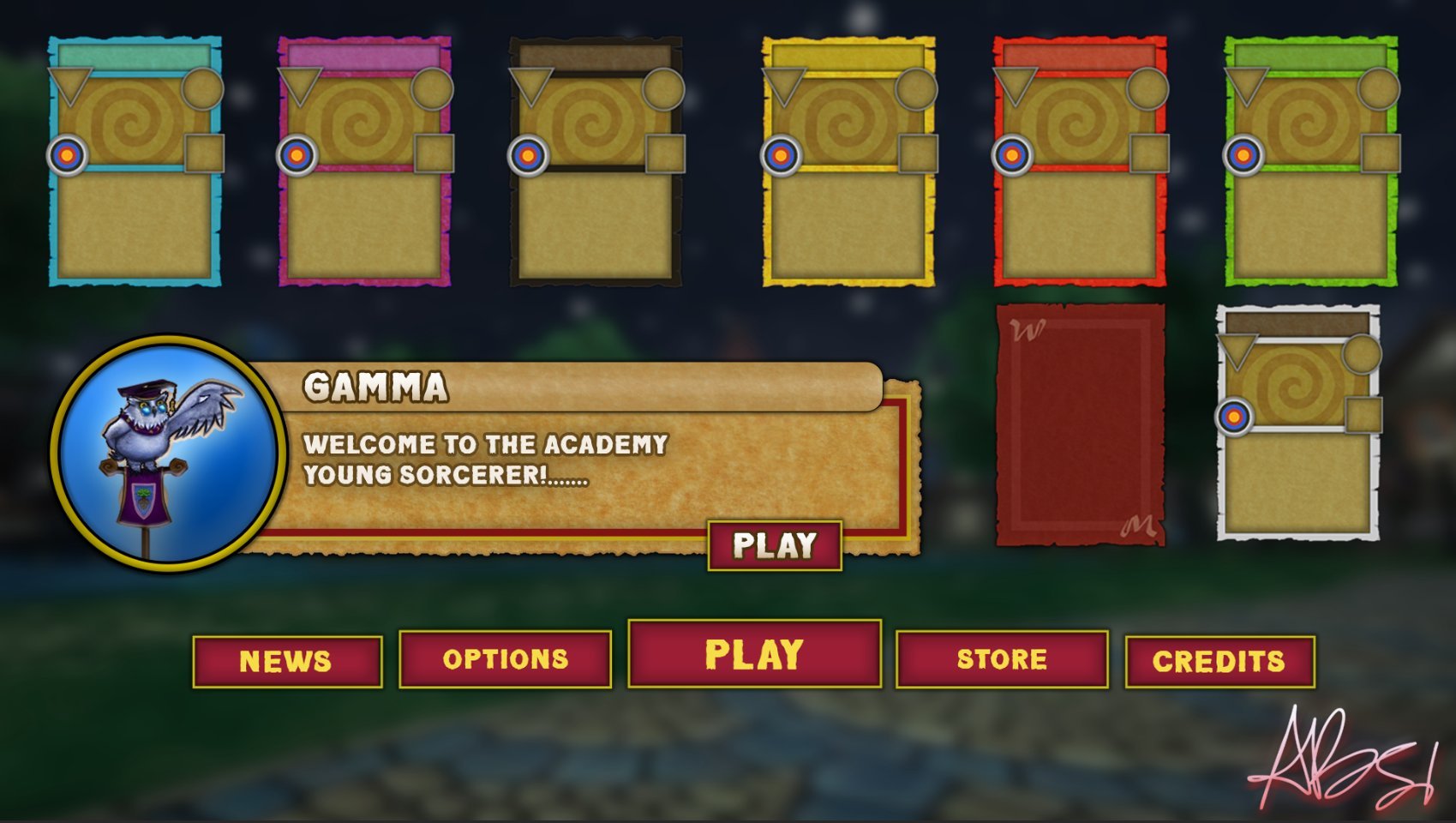The height and width of the screenshot is (823, 1456).
Task: Select the red-bordered card
Action: [1080, 161]
